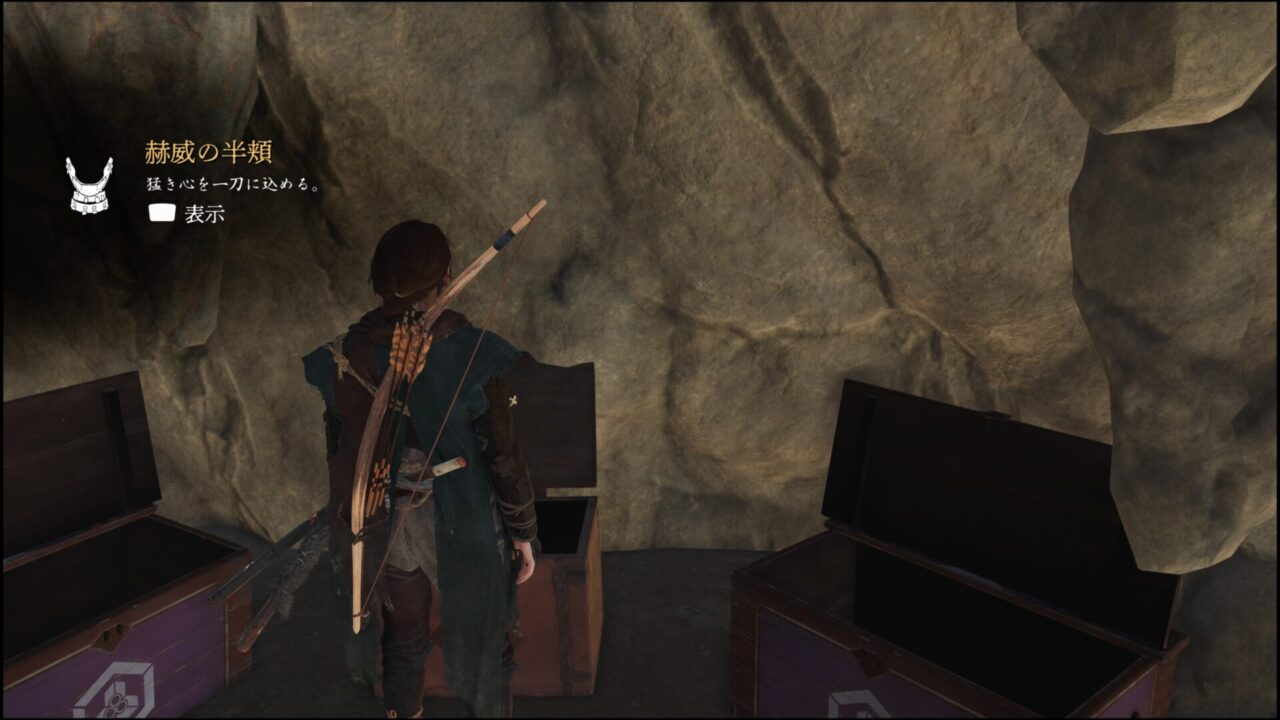Select the half-mask armor icon in pickup notification
This screenshot has height=720, width=1280.
pos(90,184)
